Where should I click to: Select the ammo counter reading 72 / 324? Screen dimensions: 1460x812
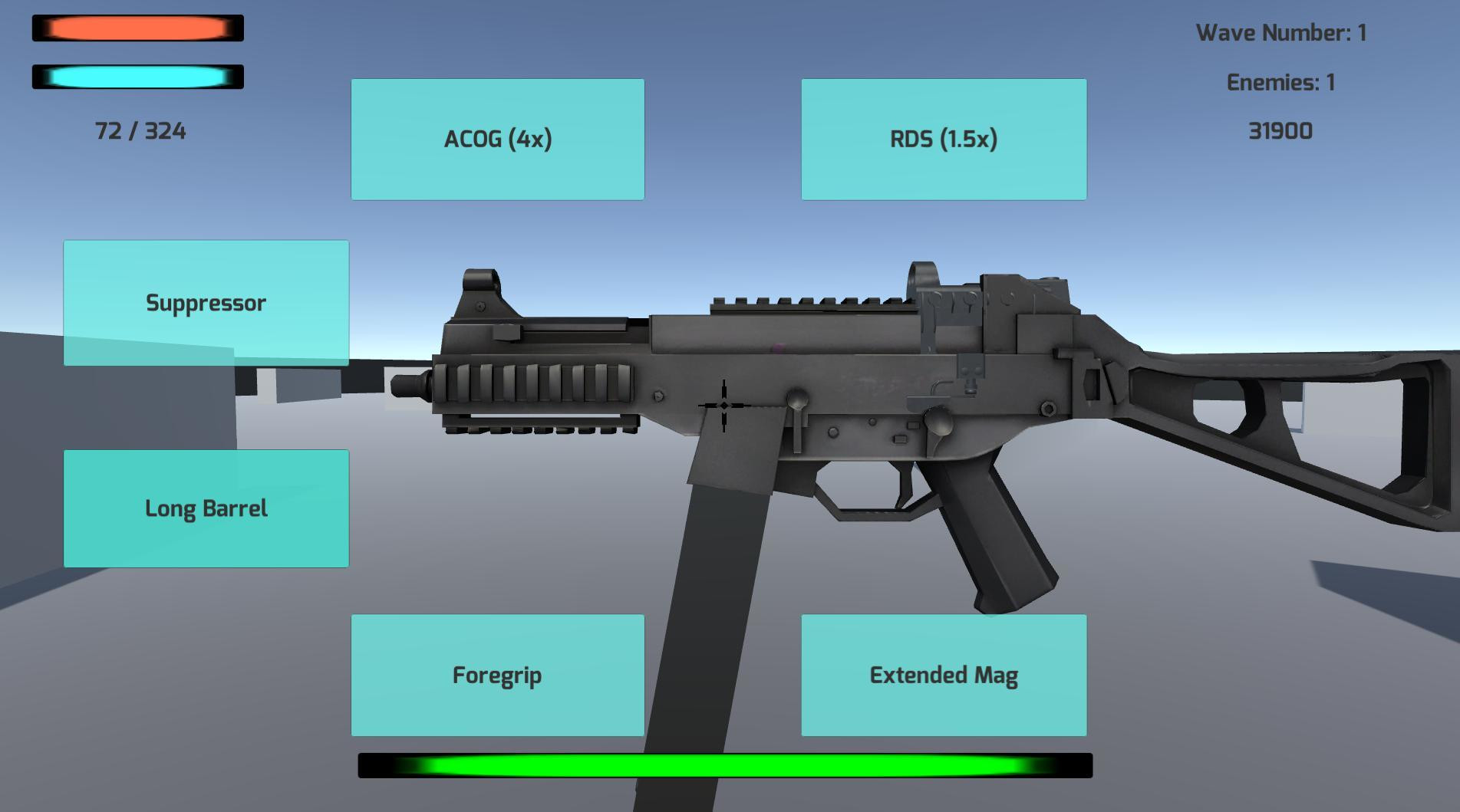pyautogui.click(x=142, y=131)
